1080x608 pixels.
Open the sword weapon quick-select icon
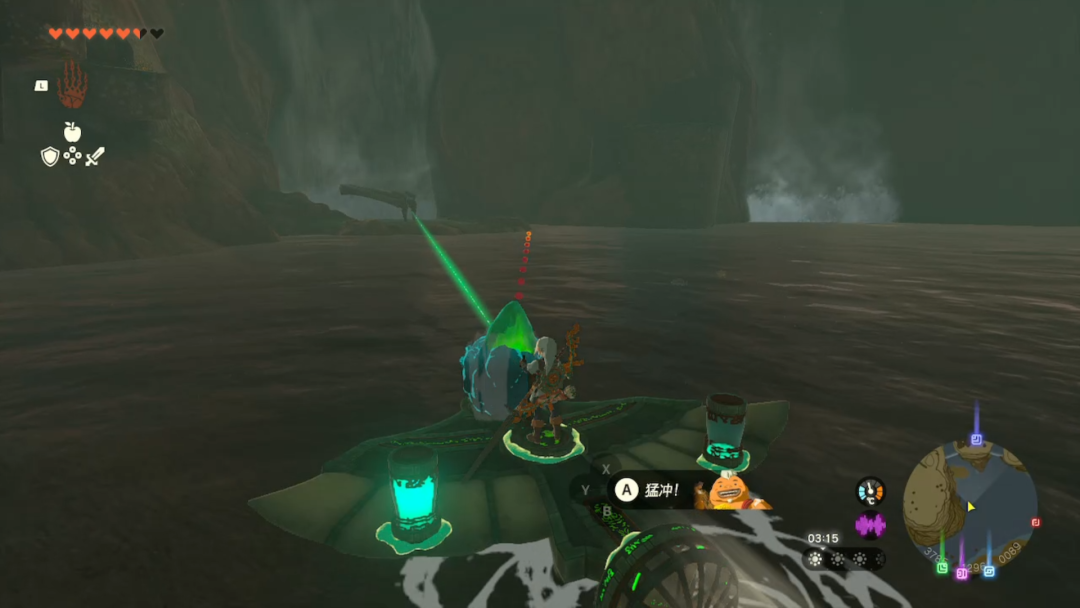pos(95,156)
